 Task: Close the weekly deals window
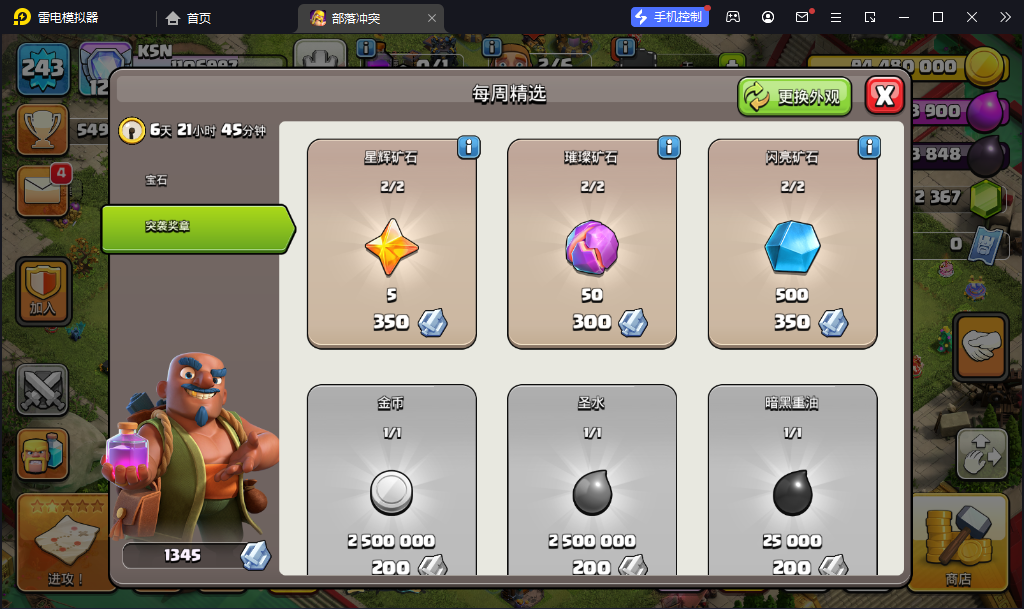tap(884, 95)
